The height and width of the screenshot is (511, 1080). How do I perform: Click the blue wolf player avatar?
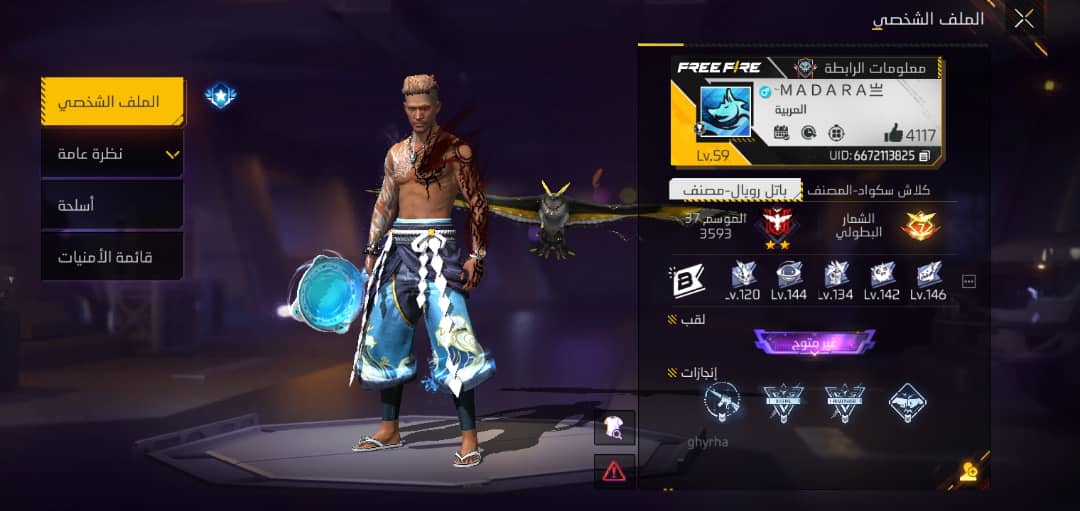[725, 111]
